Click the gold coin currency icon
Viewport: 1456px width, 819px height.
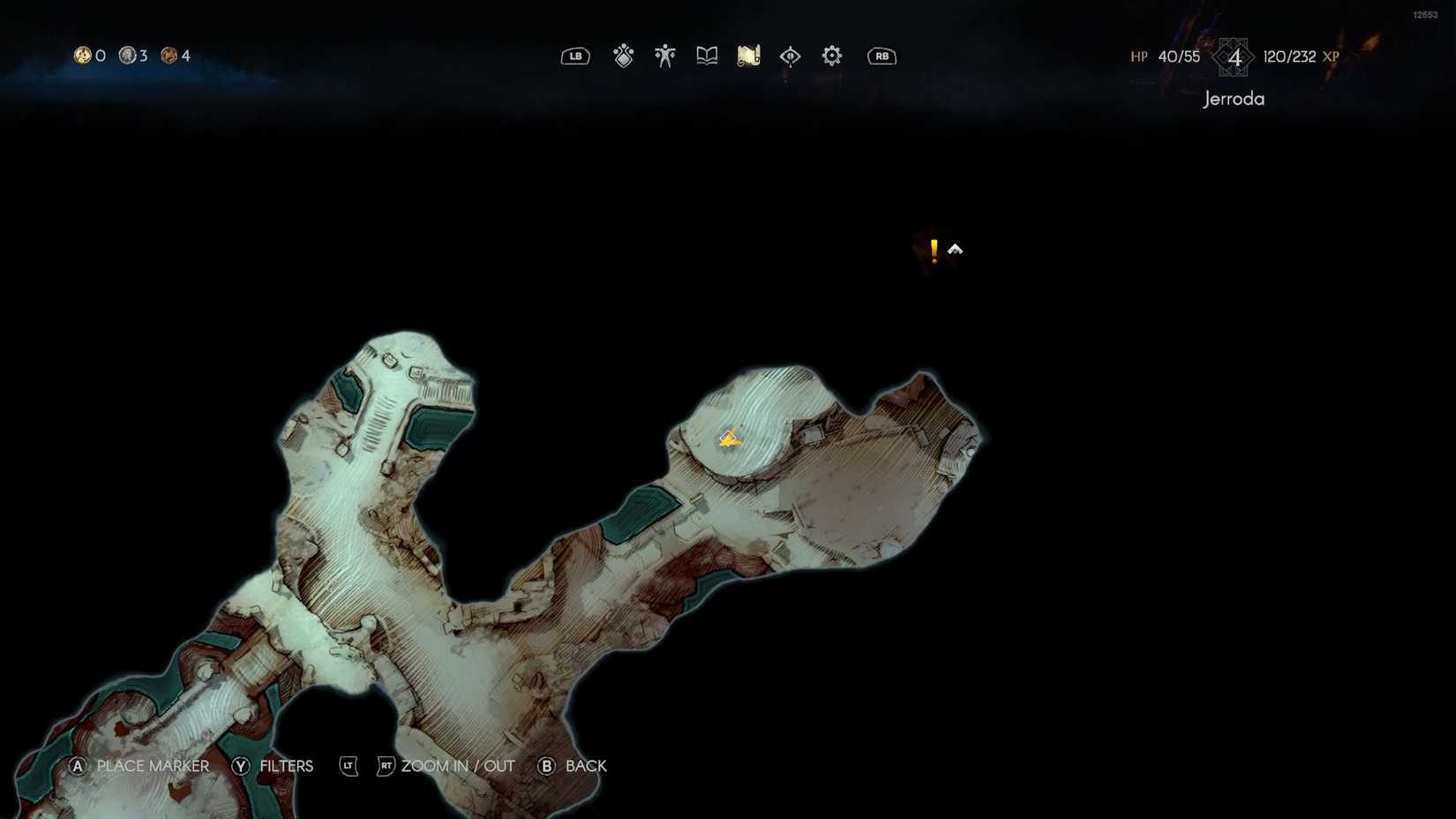tap(83, 56)
